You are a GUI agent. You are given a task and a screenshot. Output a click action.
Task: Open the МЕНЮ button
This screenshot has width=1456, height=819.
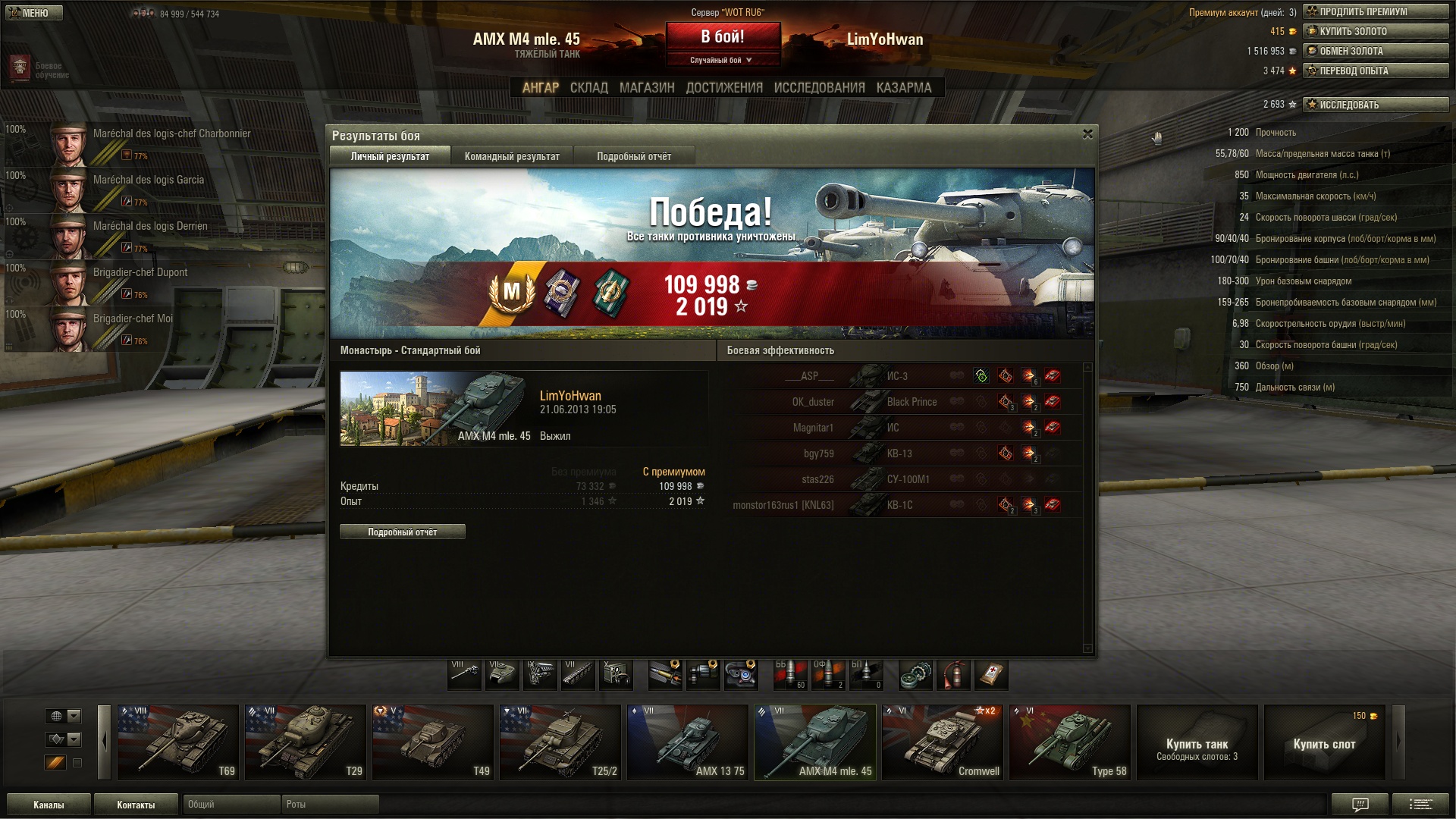coord(33,13)
